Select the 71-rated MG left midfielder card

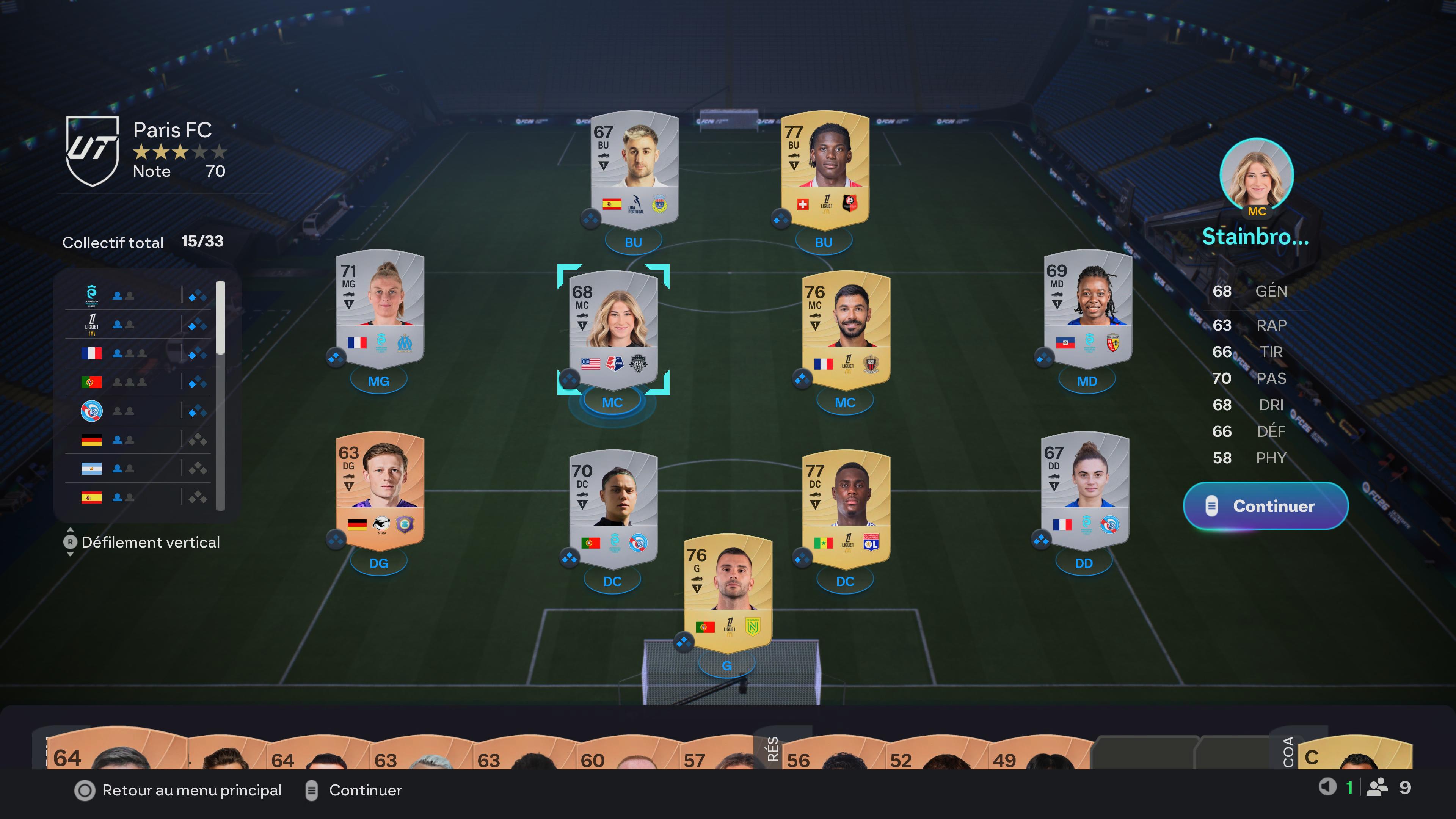click(x=380, y=309)
